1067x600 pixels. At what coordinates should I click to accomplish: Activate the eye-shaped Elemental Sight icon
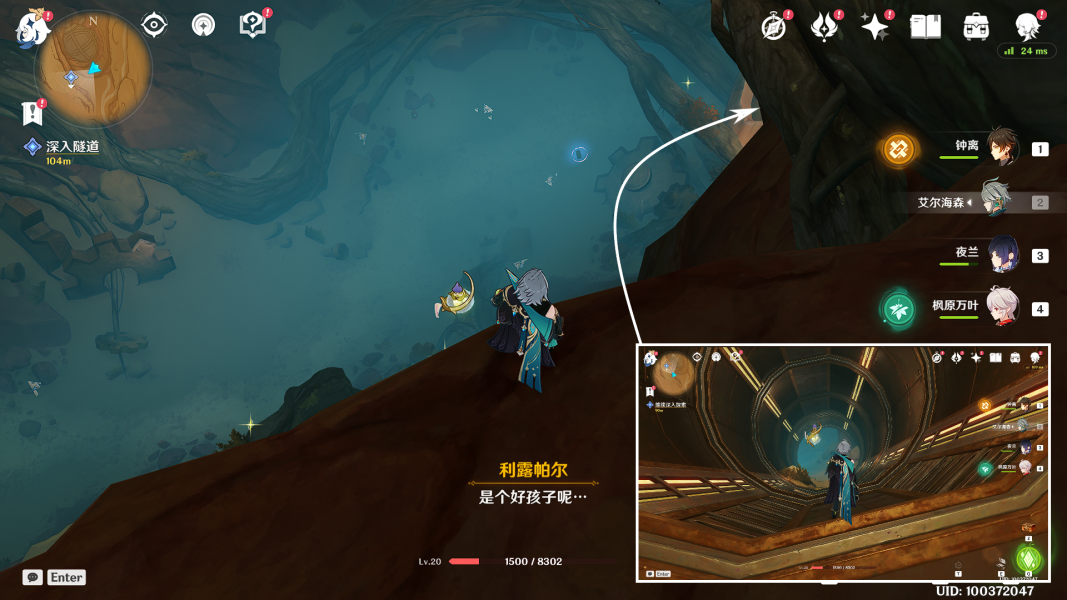[154, 25]
